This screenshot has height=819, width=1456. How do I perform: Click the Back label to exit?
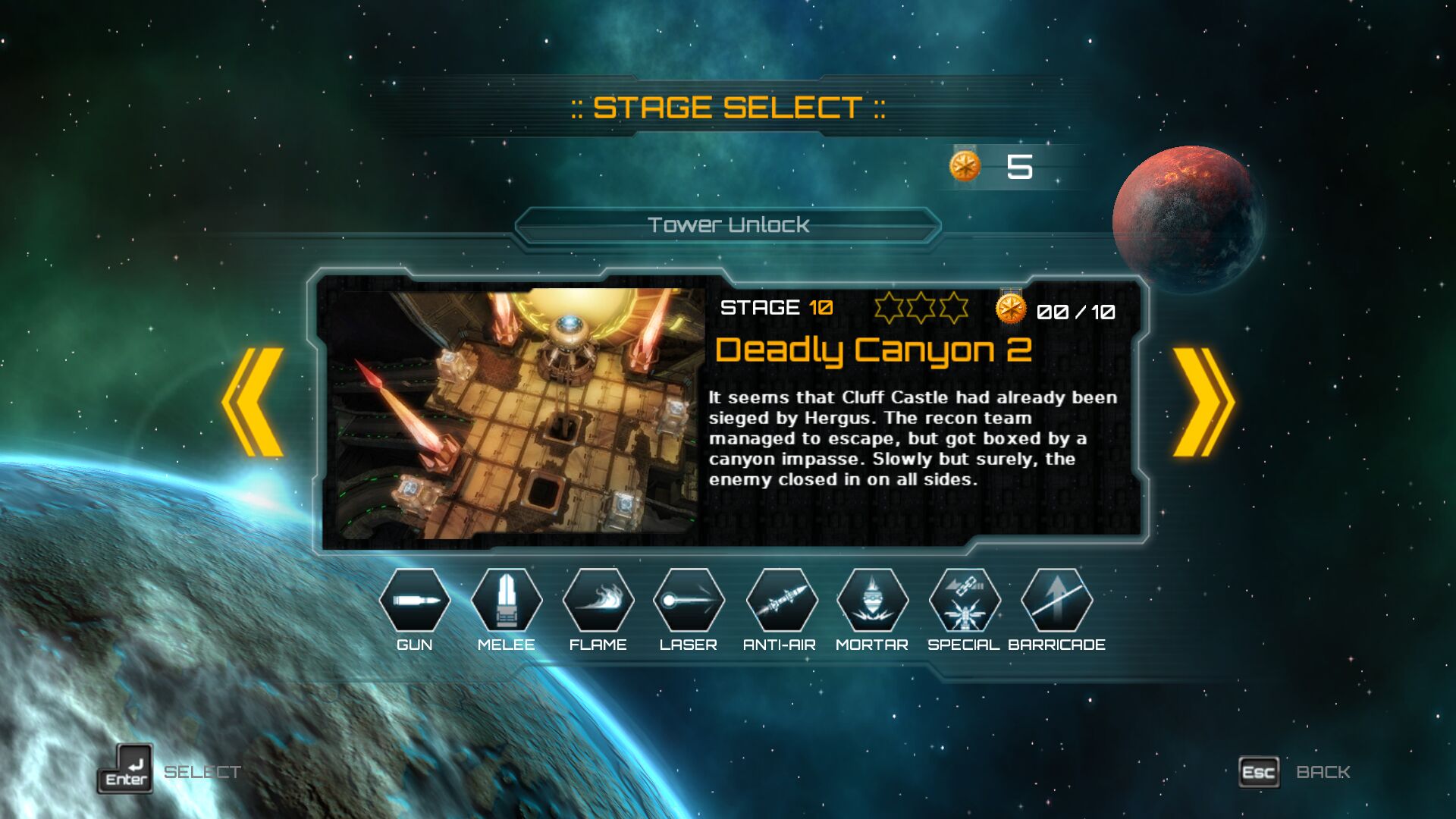(1323, 772)
